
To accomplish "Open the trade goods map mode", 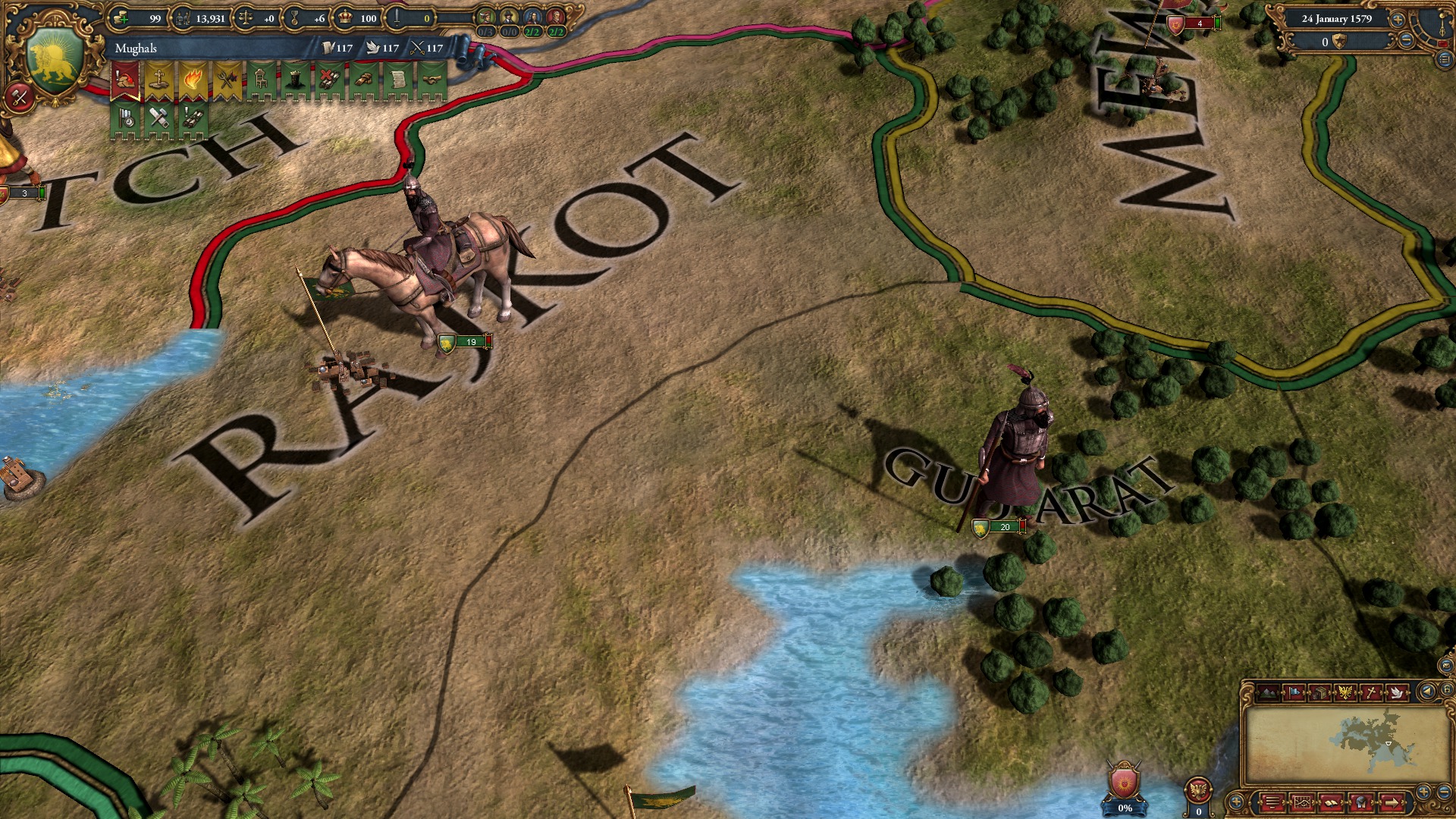I will [x=1320, y=692].
